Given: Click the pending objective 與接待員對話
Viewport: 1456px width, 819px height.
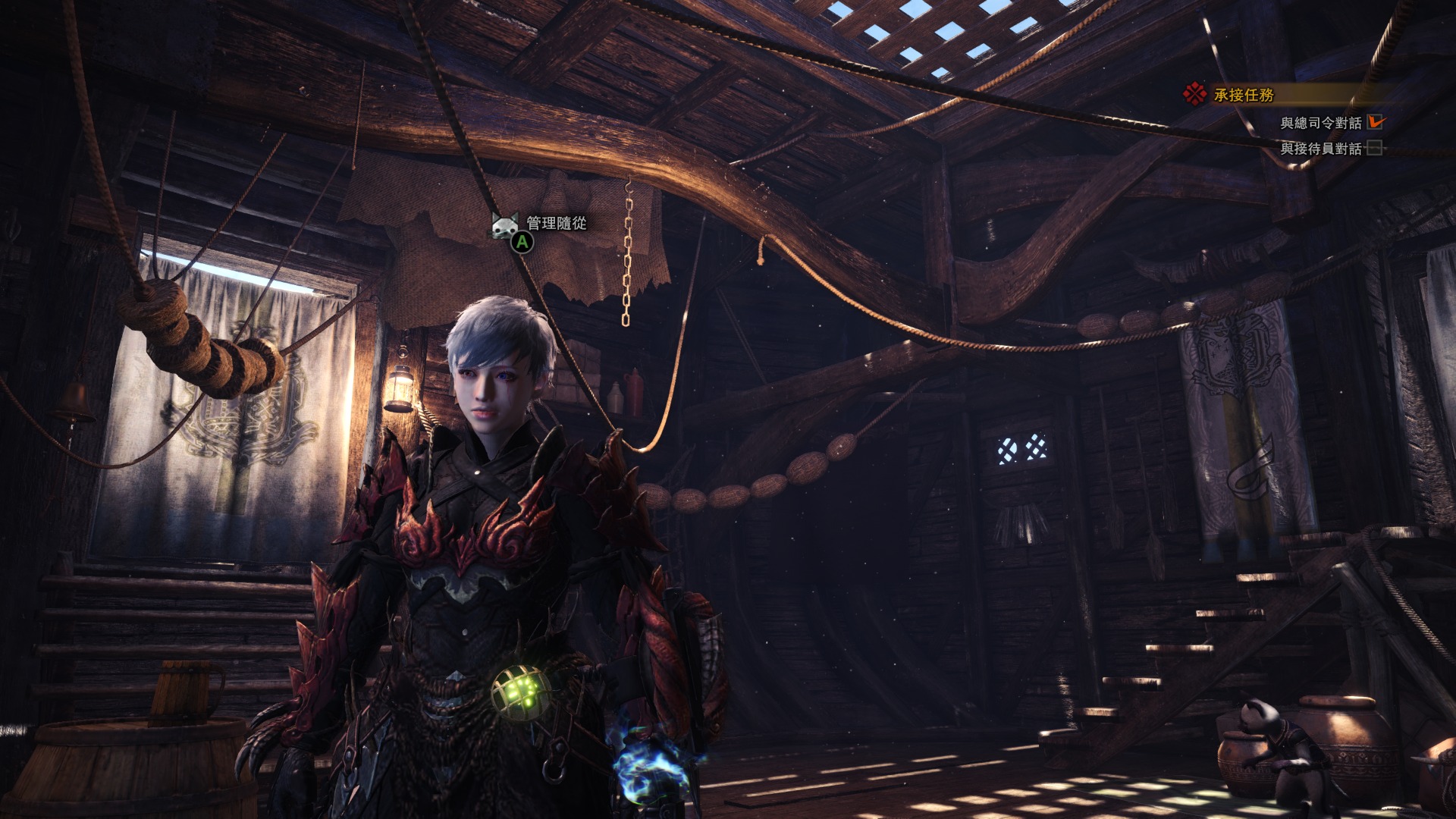Looking at the screenshot, I should pos(1320,149).
